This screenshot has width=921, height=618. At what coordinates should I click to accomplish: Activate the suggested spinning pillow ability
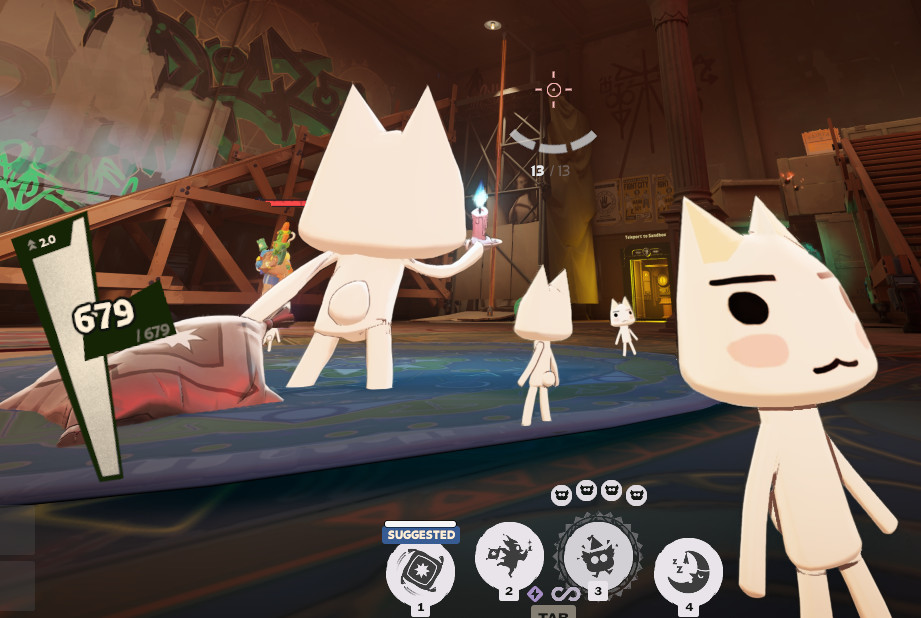[420, 573]
